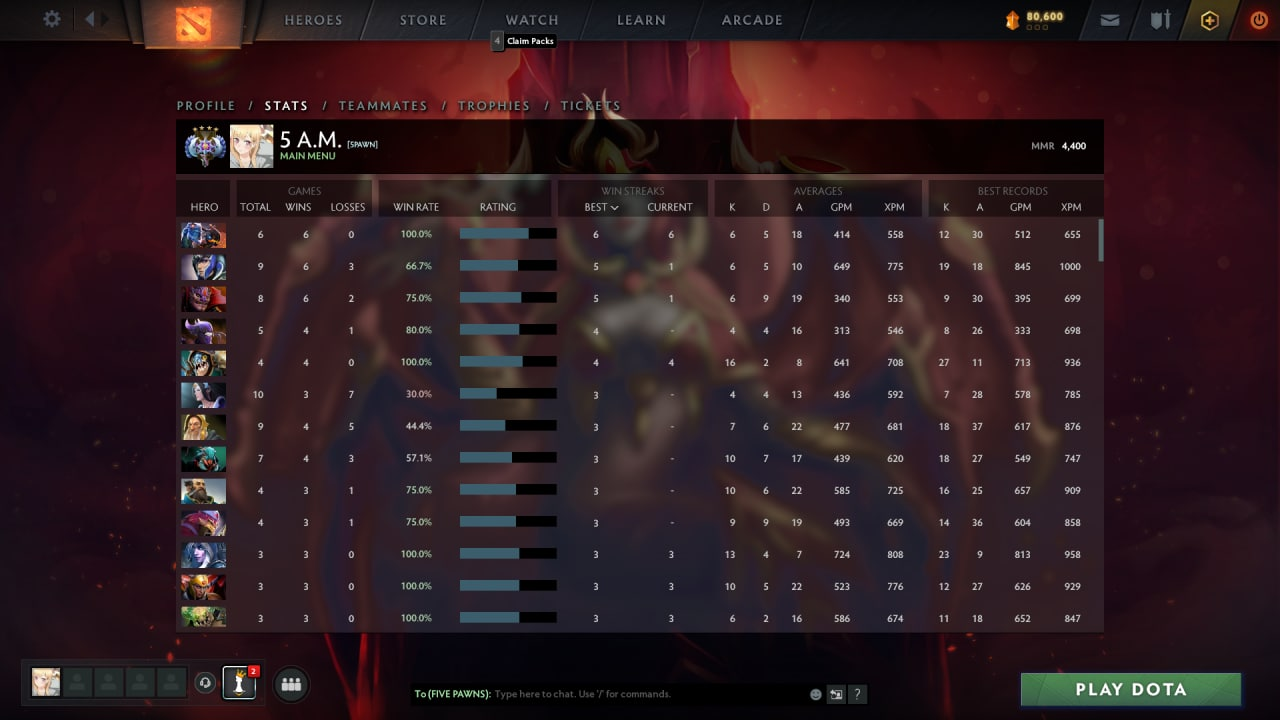
Task: Click the PLAY DOTA button
Action: click(x=1131, y=689)
